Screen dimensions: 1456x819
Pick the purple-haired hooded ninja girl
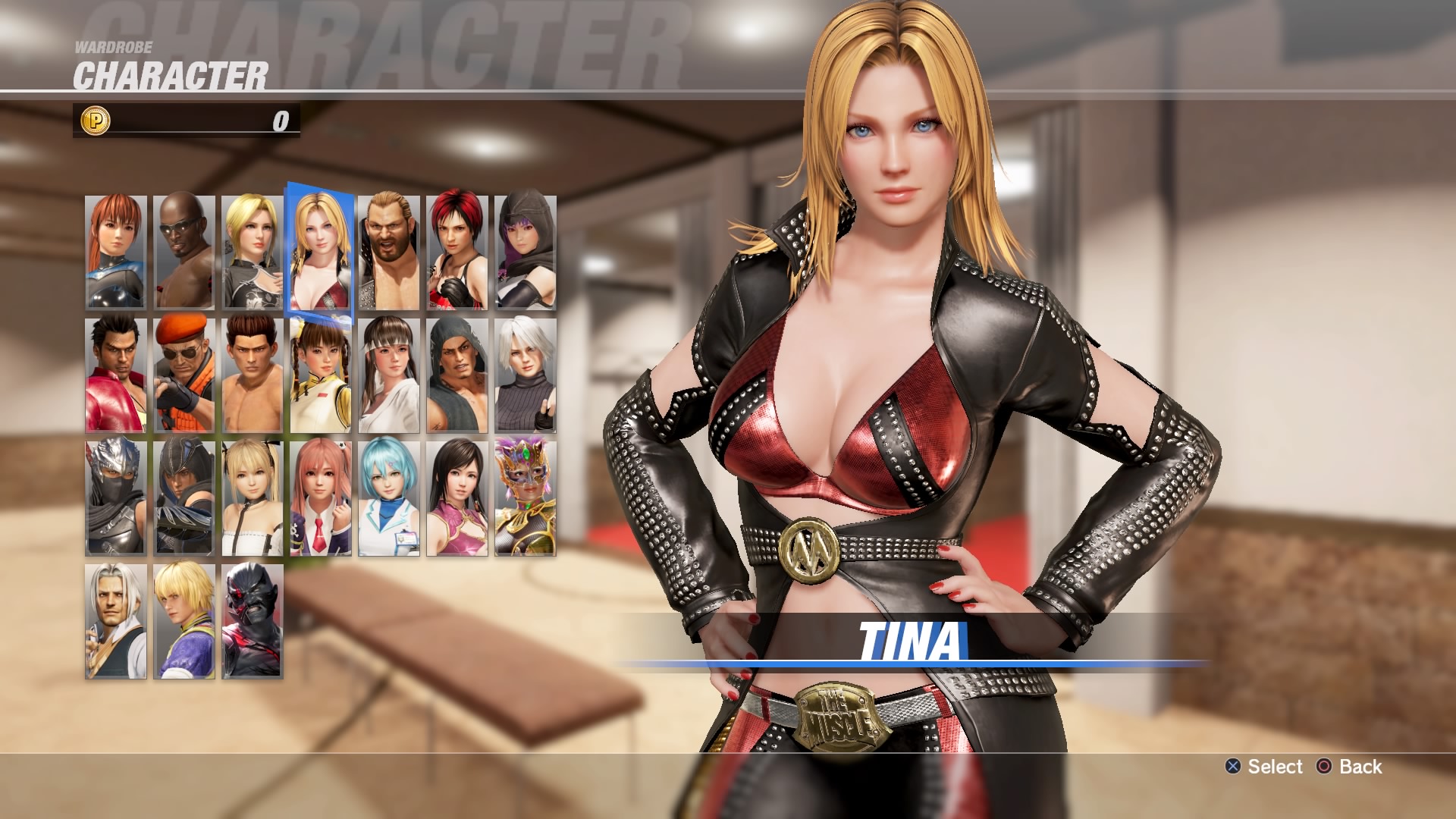526,253
